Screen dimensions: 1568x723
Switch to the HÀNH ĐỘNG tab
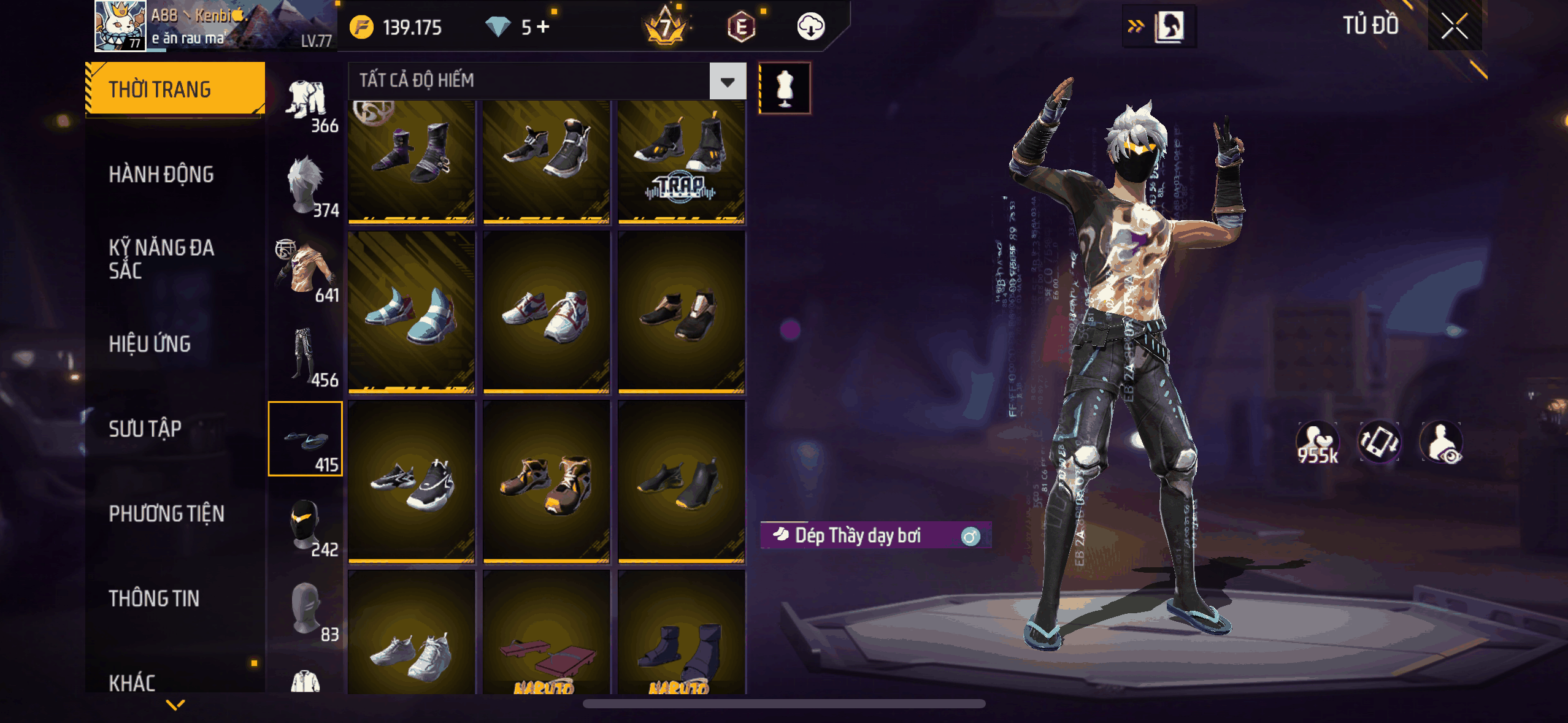point(161,175)
